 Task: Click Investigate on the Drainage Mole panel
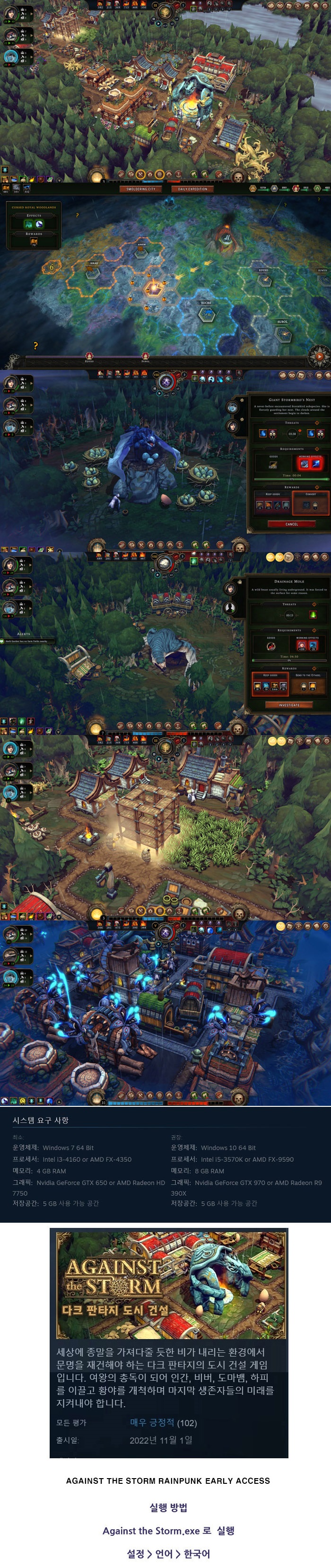coord(289,705)
